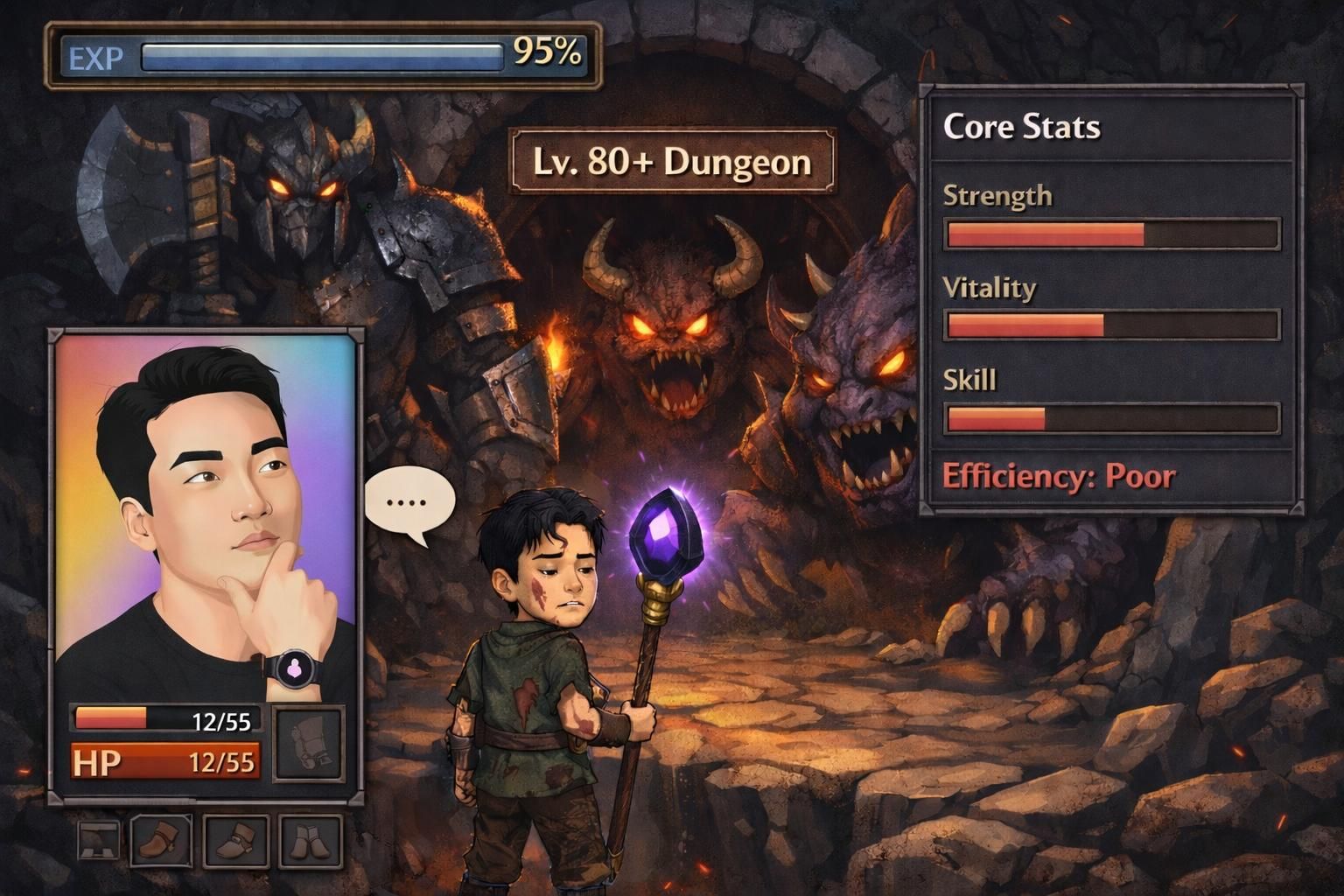The width and height of the screenshot is (1344, 896).
Task: Click the greyed-out gauntlet equipment slot
Action: click(308, 744)
